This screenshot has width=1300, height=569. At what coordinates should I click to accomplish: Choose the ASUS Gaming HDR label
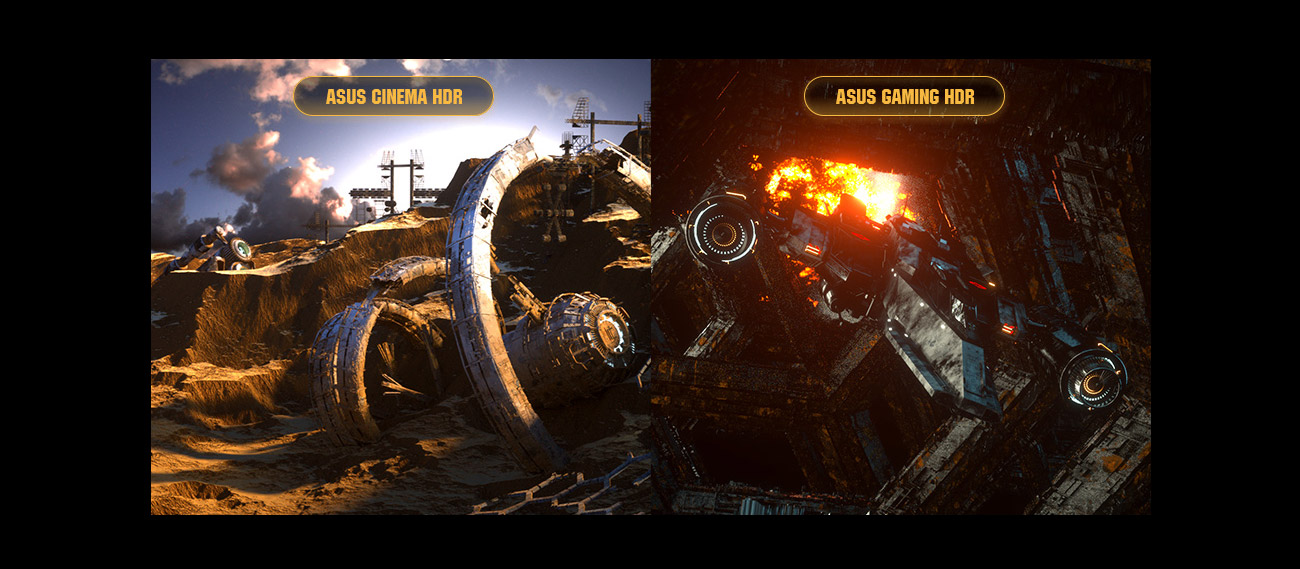pyautogui.click(x=904, y=96)
